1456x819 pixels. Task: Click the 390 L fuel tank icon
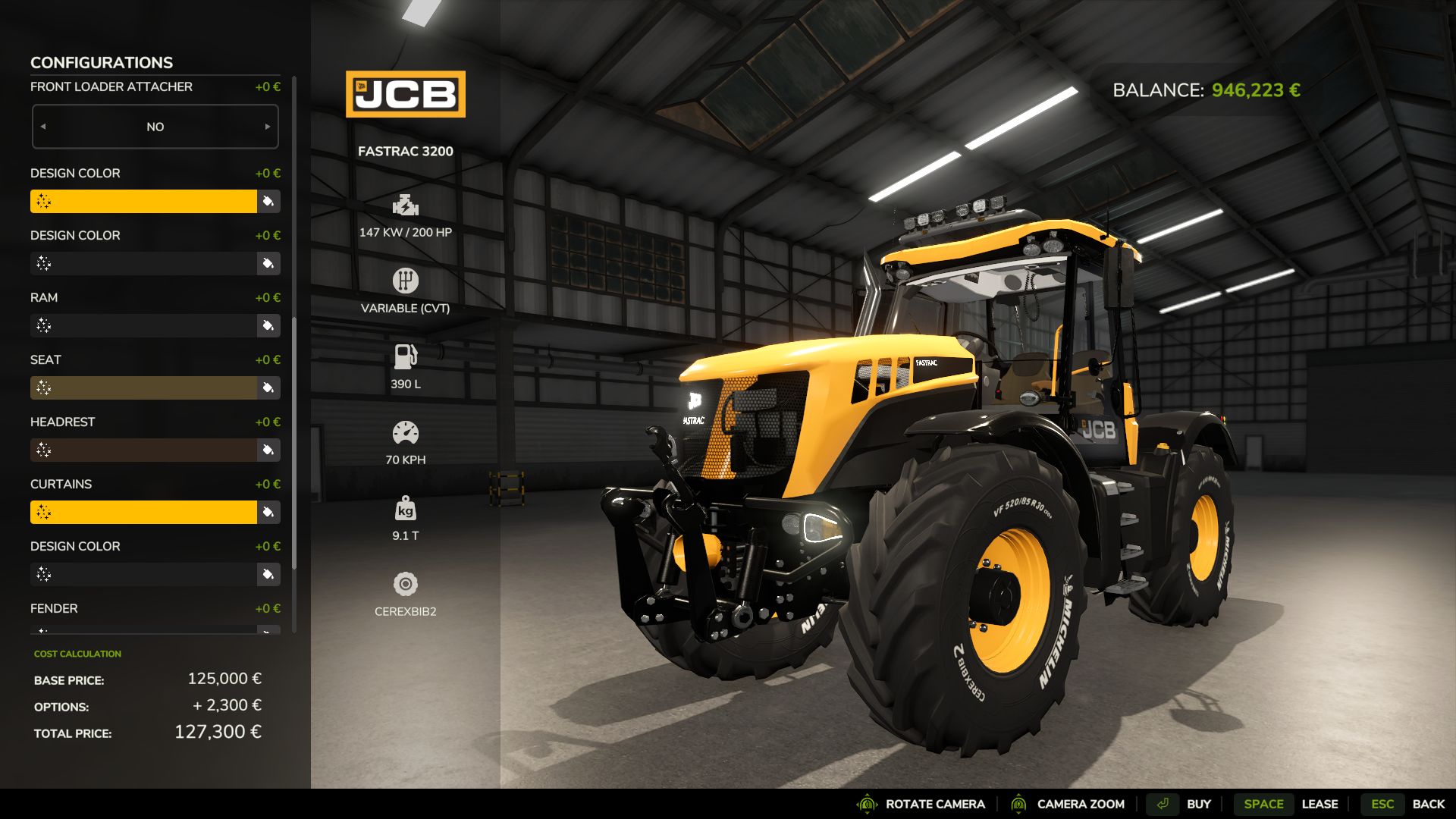(x=406, y=356)
